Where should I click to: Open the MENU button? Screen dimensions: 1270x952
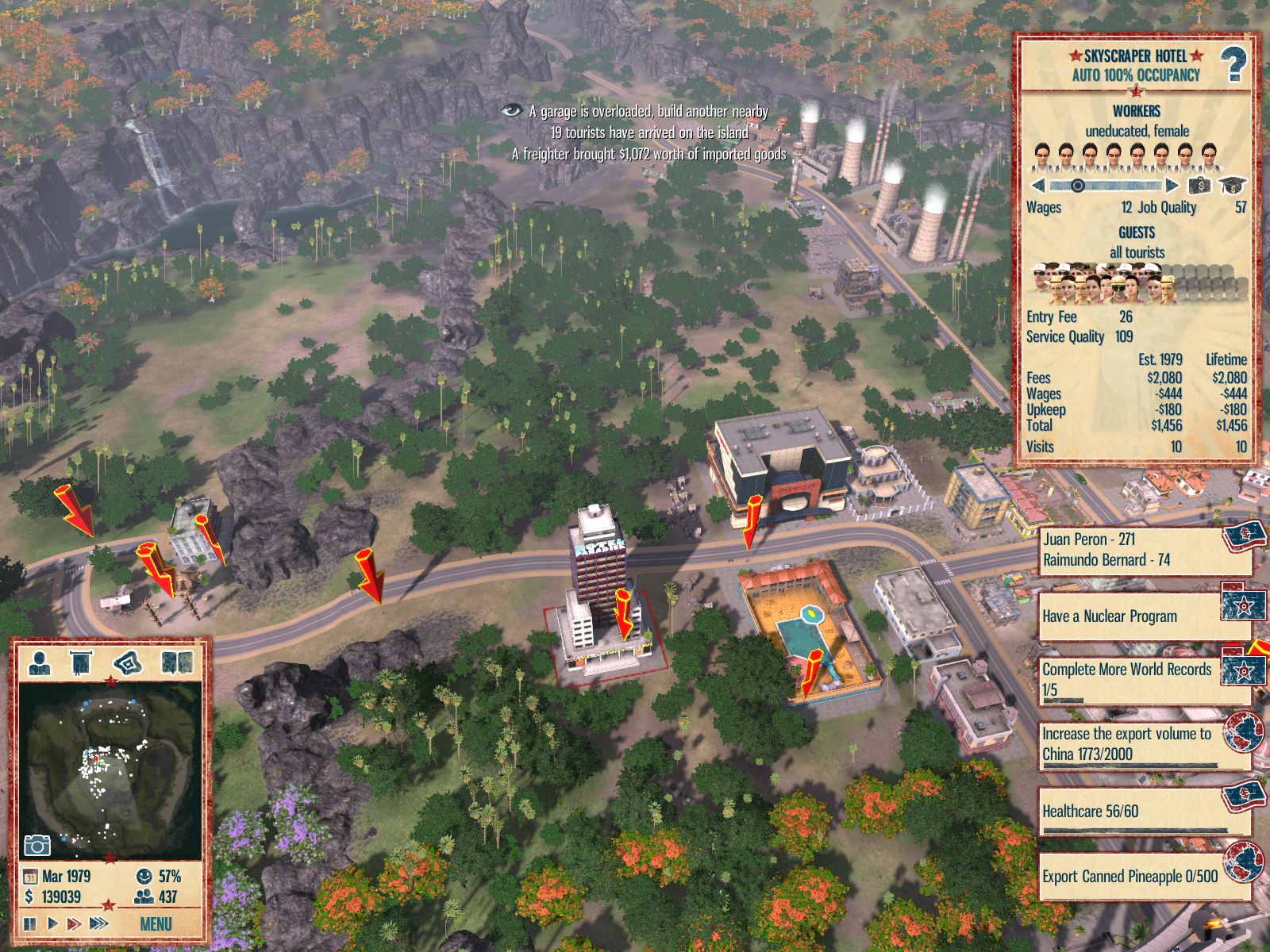coord(156,924)
